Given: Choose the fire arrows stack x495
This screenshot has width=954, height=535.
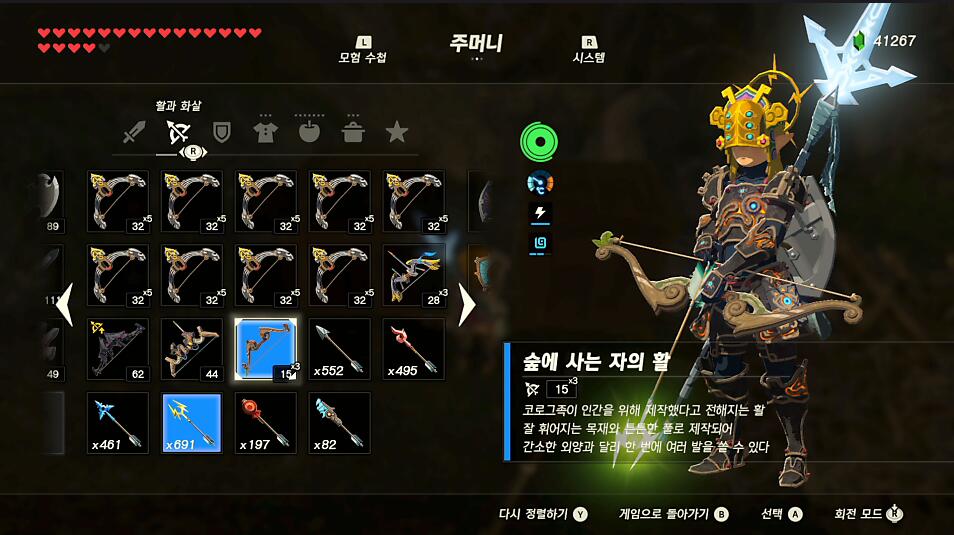Looking at the screenshot, I should (x=414, y=349).
